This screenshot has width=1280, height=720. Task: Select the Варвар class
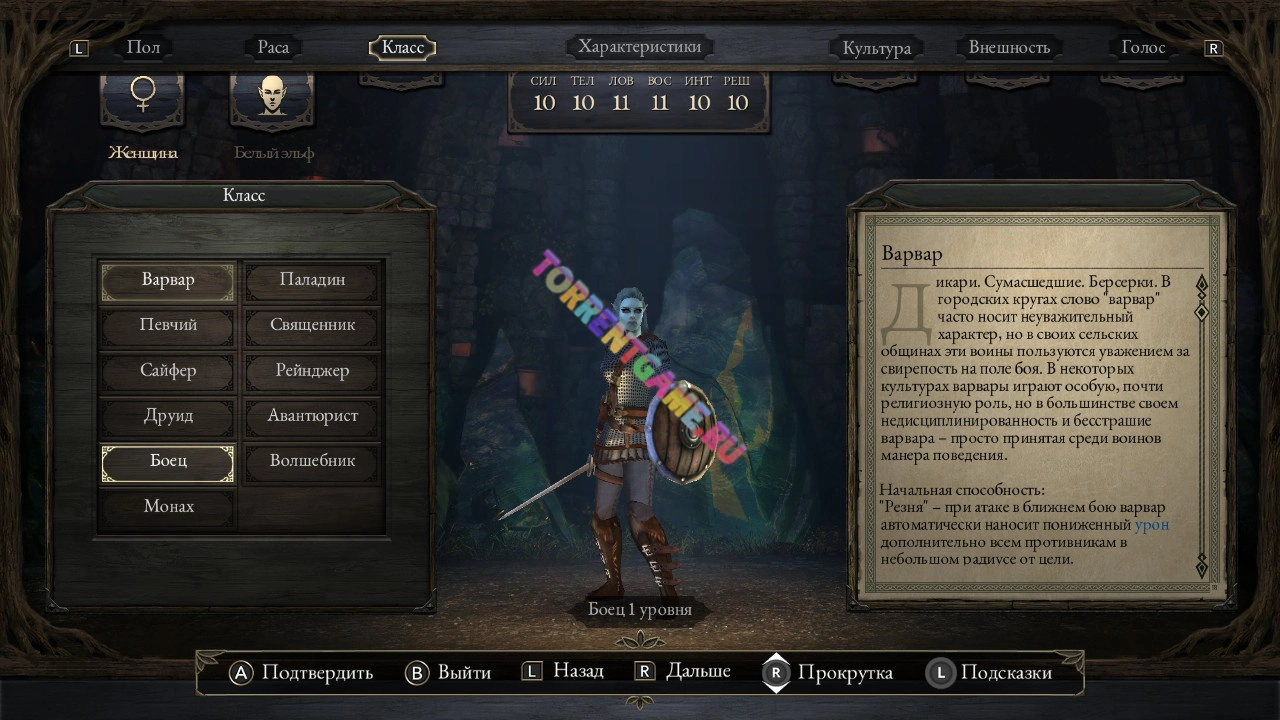pos(168,280)
